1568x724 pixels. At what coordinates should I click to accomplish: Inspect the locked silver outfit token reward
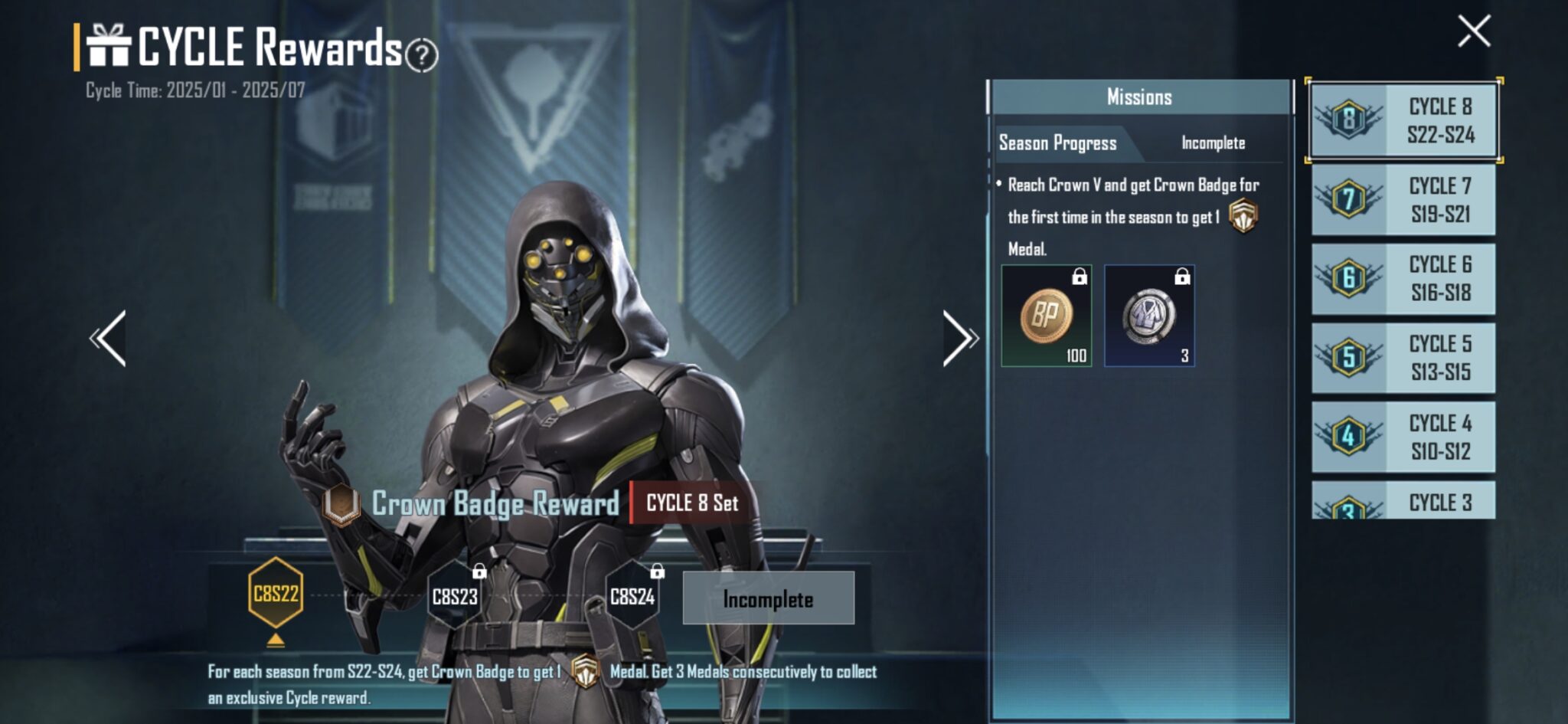(1149, 316)
